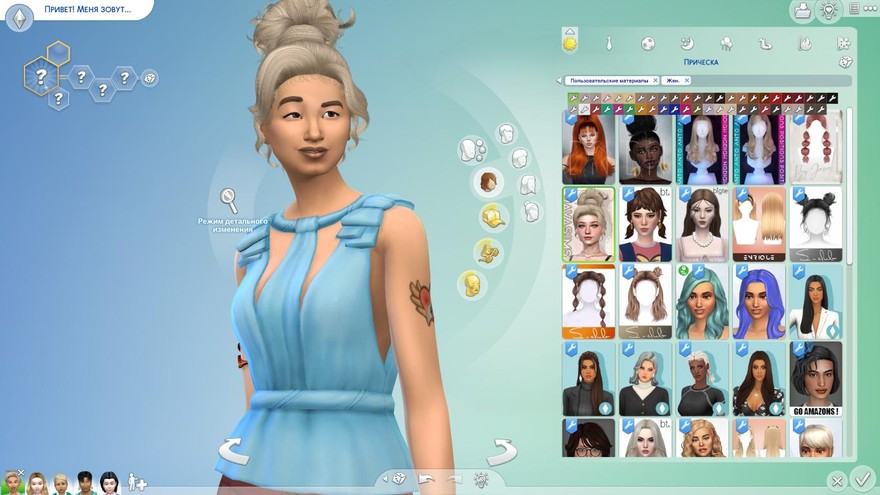The width and height of the screenshot is (880, 495).
Task: Confirm the Sim with the checkmark button
Action: click(x=863, y=478)
